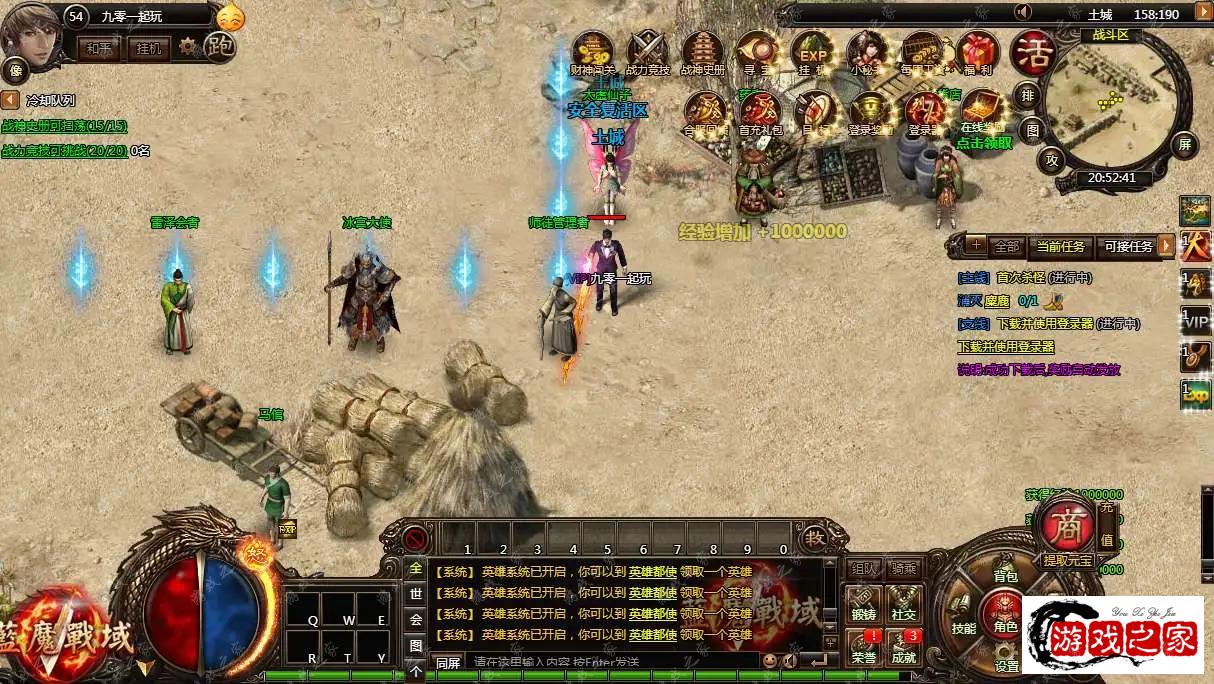Screen dimensions: 1214x684
Task: Claim the 在线奖励 treasure chest reward
Action: (982, 112)
